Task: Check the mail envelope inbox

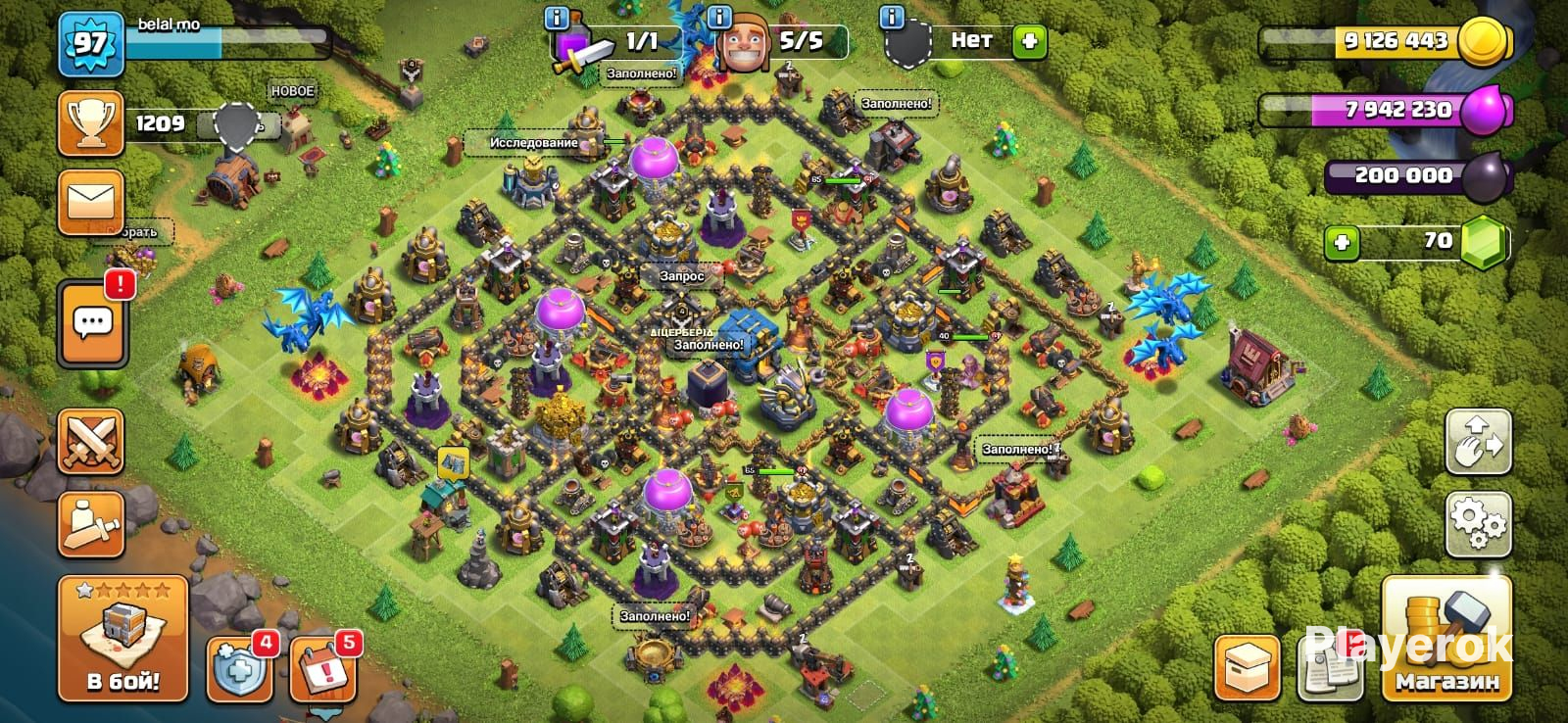Action: [x=91, y=203]
